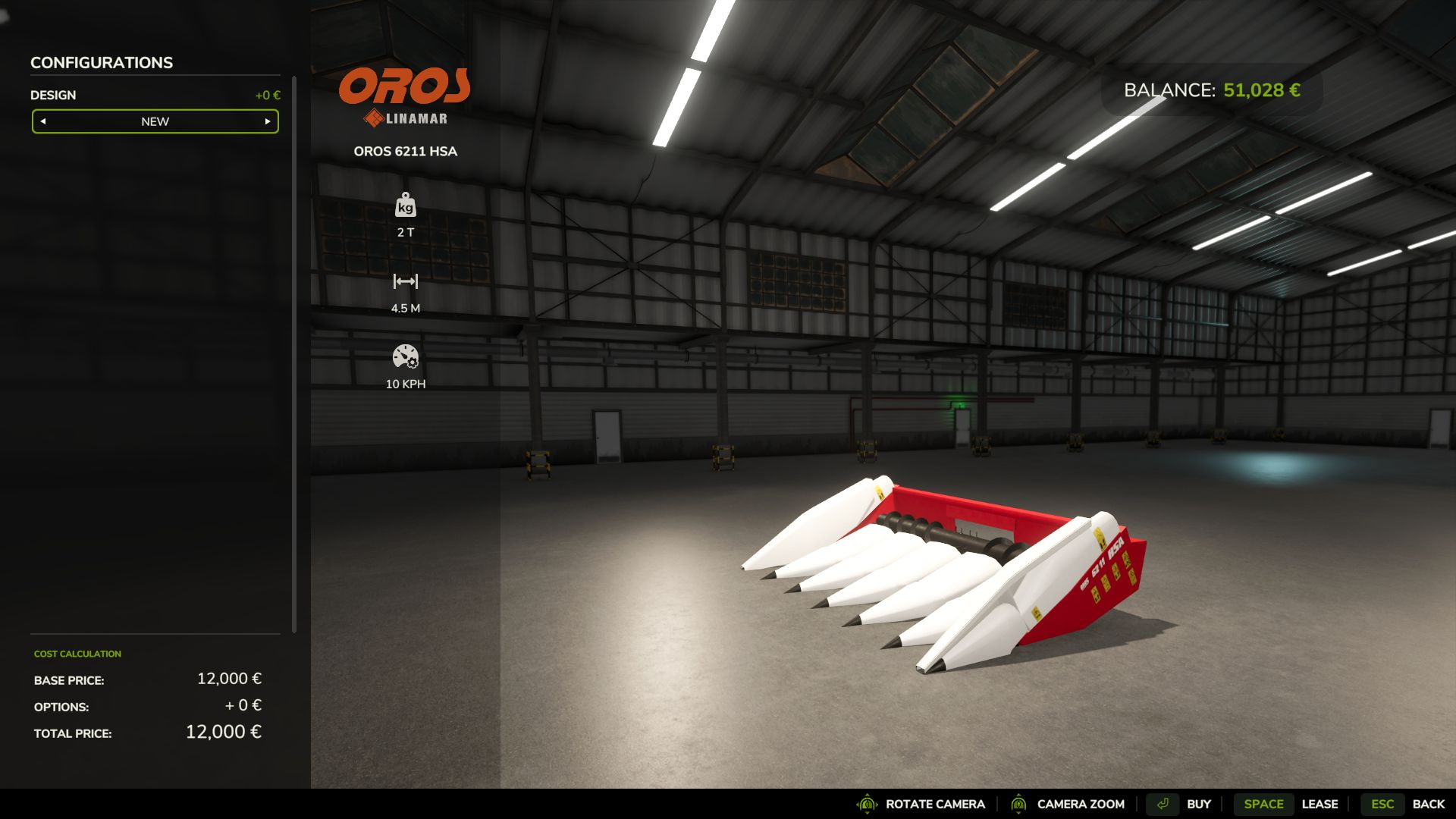Screen dimensions: 1456x819
Task: Open the NEW design selector
Action: (155, 121)
